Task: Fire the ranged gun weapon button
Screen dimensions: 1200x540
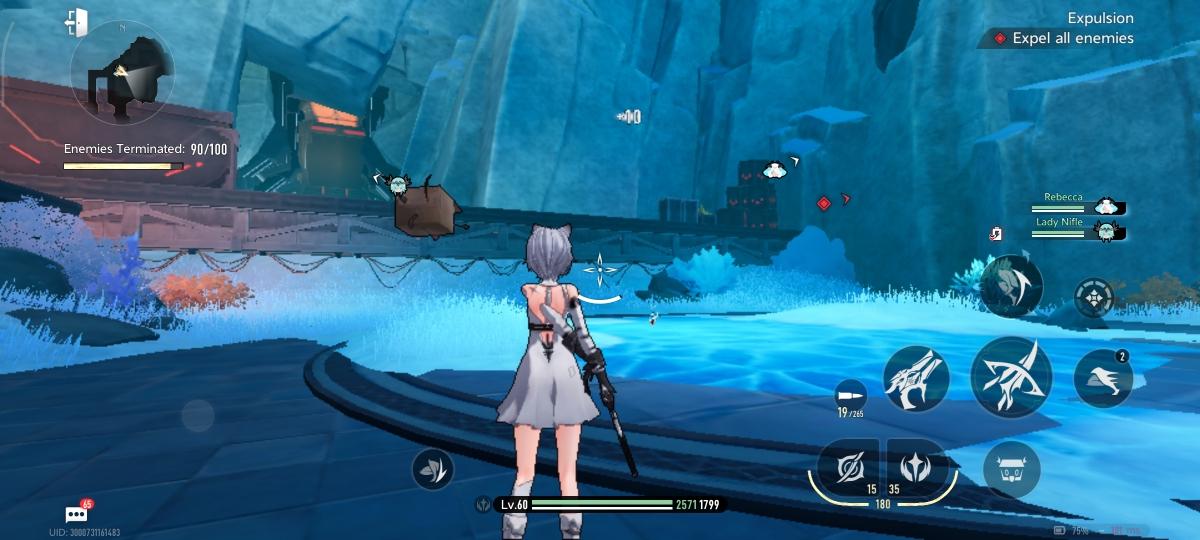Action: click(x=915, y=379)
